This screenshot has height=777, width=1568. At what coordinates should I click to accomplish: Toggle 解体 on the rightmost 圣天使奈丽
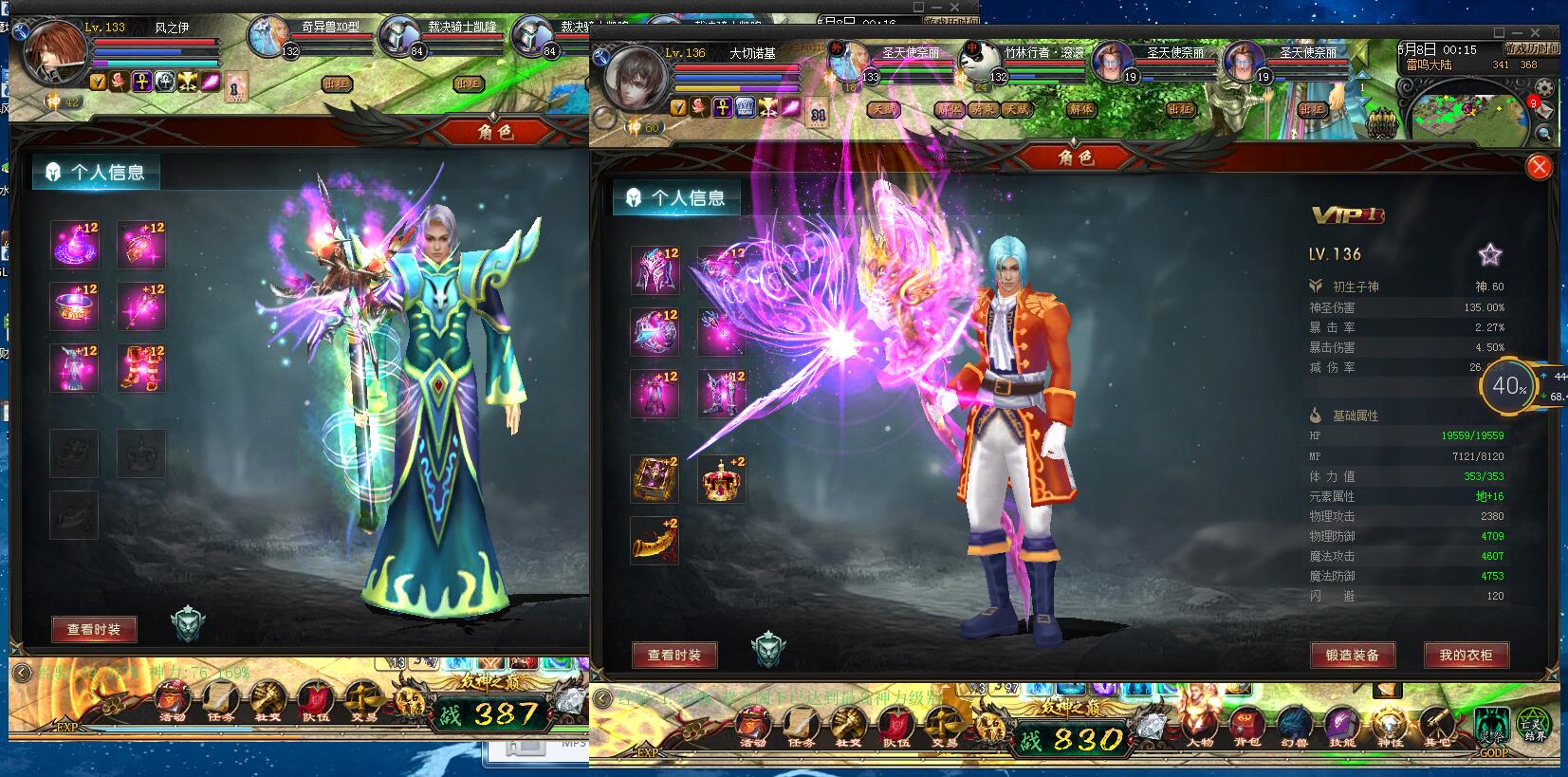pyautogui.click(x=1082, y=111)
